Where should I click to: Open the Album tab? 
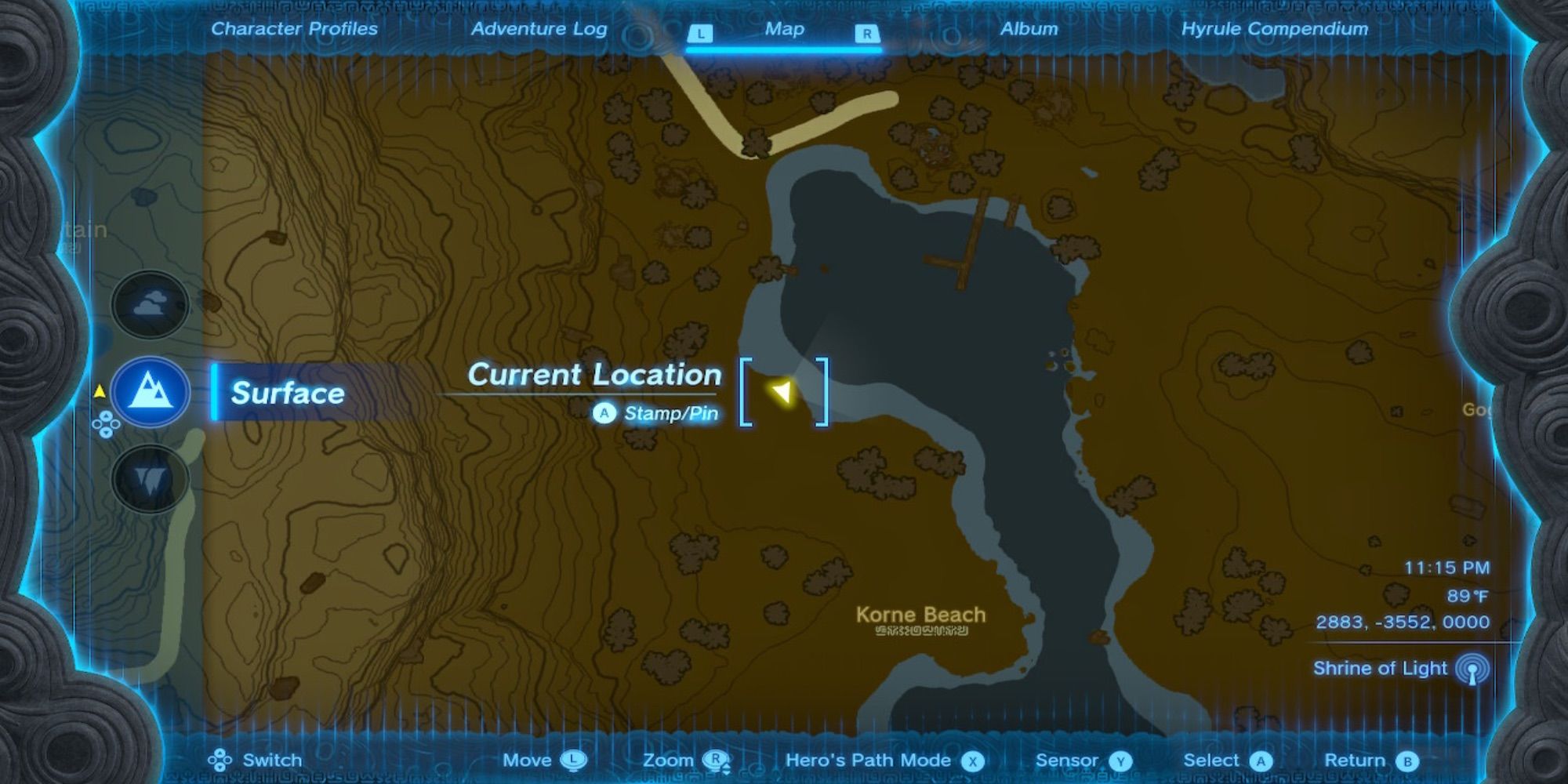(1029, 29)
